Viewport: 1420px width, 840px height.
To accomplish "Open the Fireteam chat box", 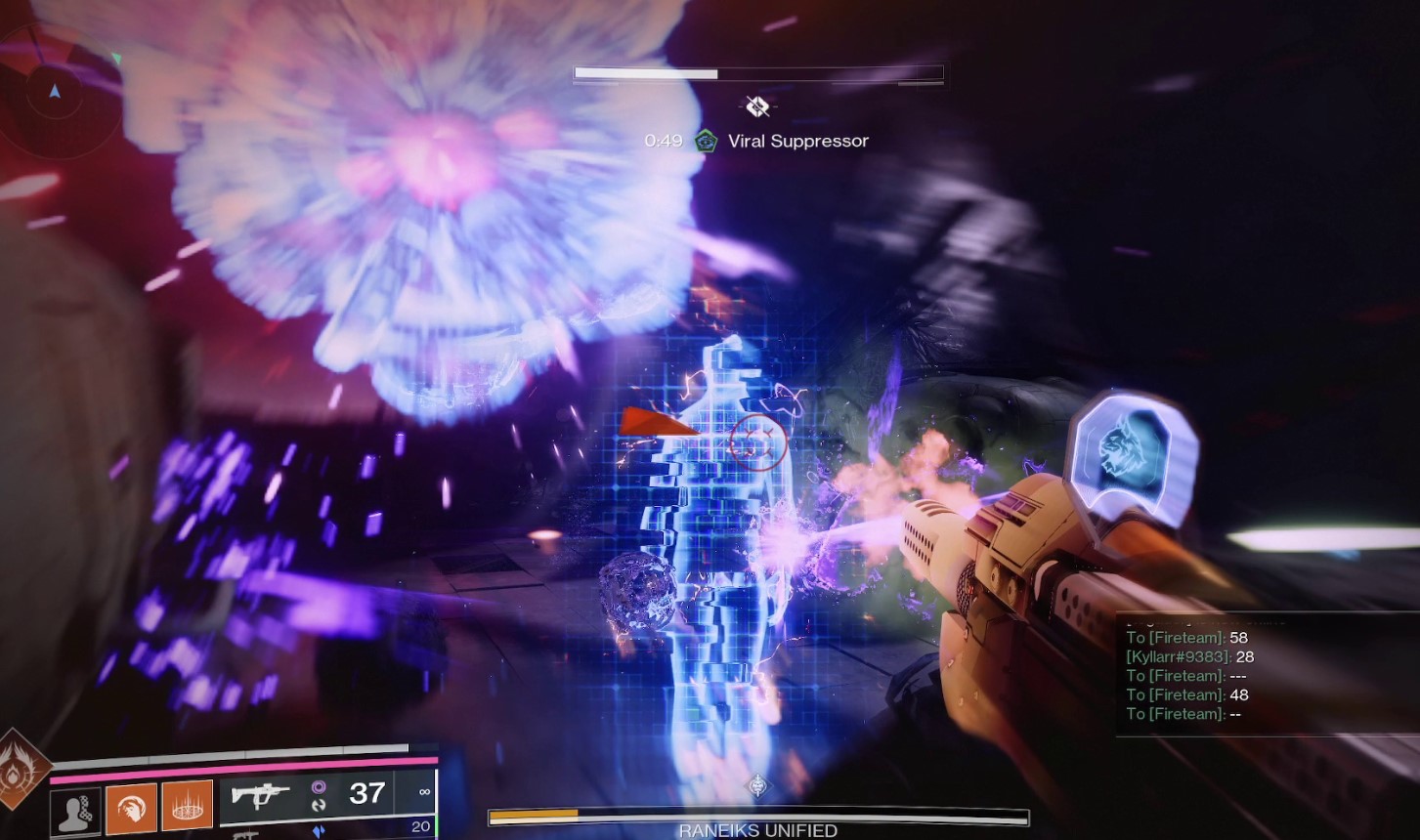I will [x=1267, y=675].
